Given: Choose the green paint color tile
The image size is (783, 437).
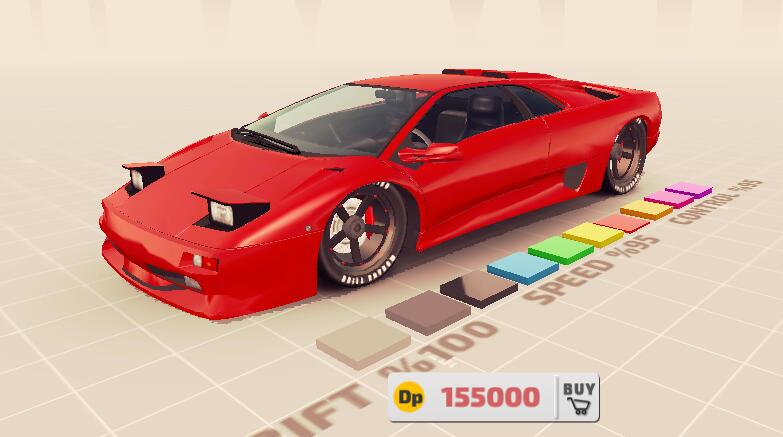Looking at the screenshot, I should coord(560,247).
